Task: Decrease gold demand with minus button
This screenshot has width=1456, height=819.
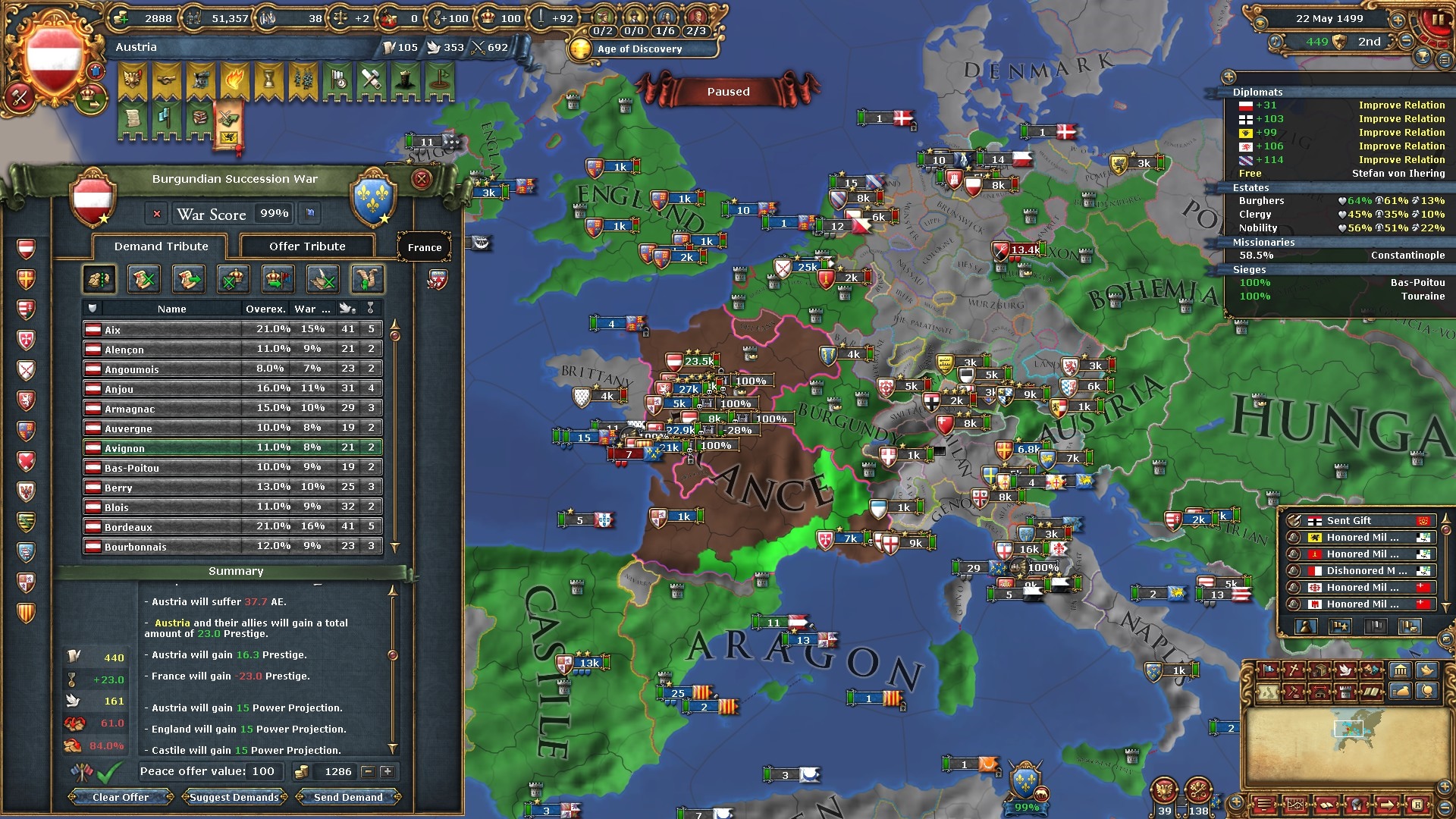Action: point(368,772)
